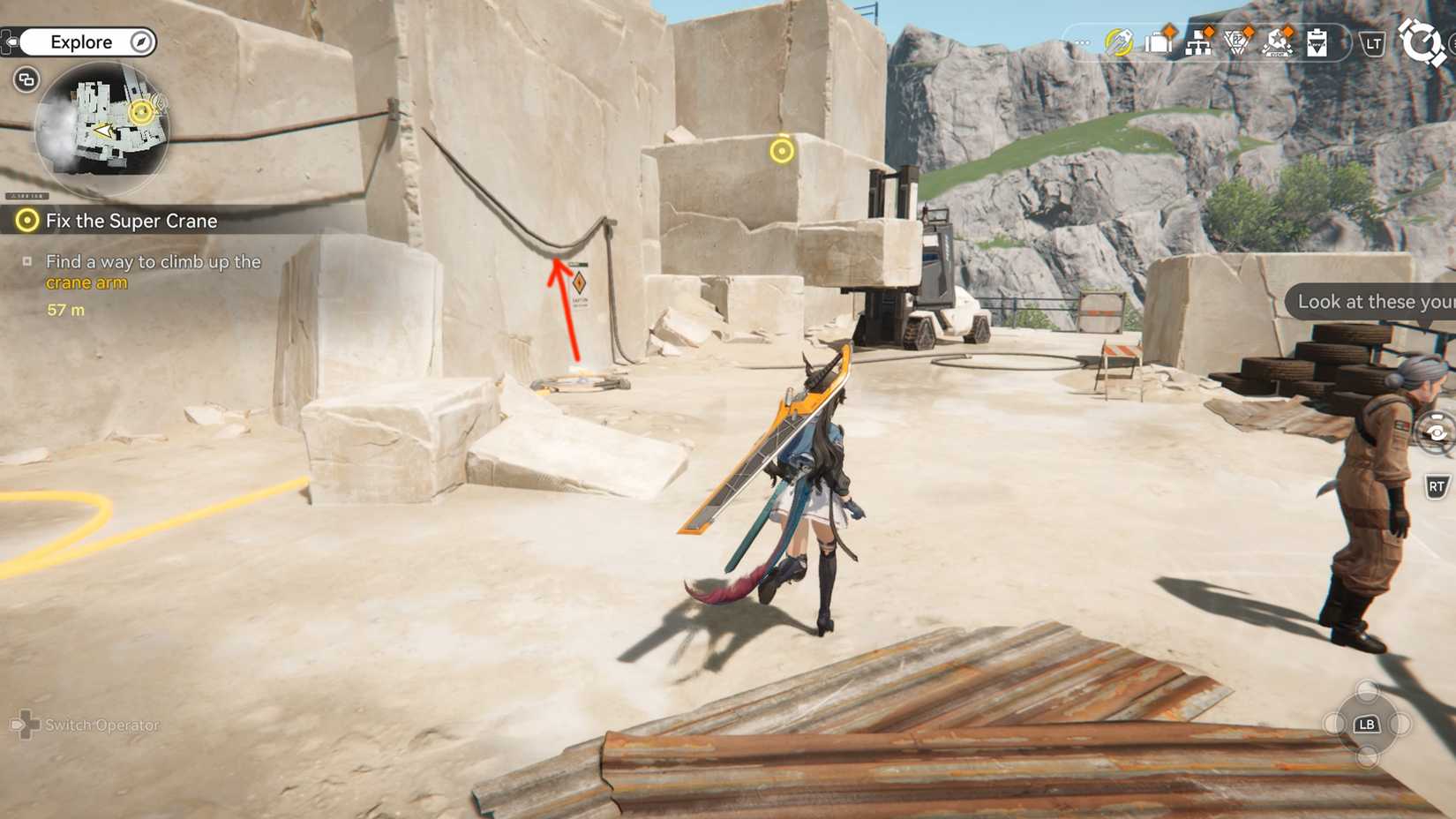The image size is (1456, 819).
Task: Click the Explore compass badge
Action: pos(141,41)
